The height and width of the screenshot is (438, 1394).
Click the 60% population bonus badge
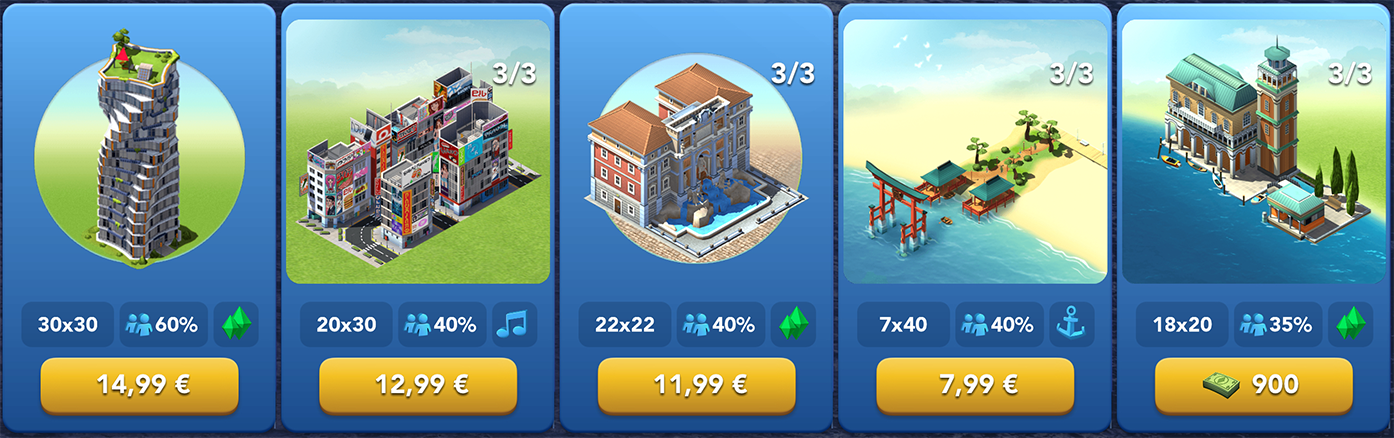point(164,325)
